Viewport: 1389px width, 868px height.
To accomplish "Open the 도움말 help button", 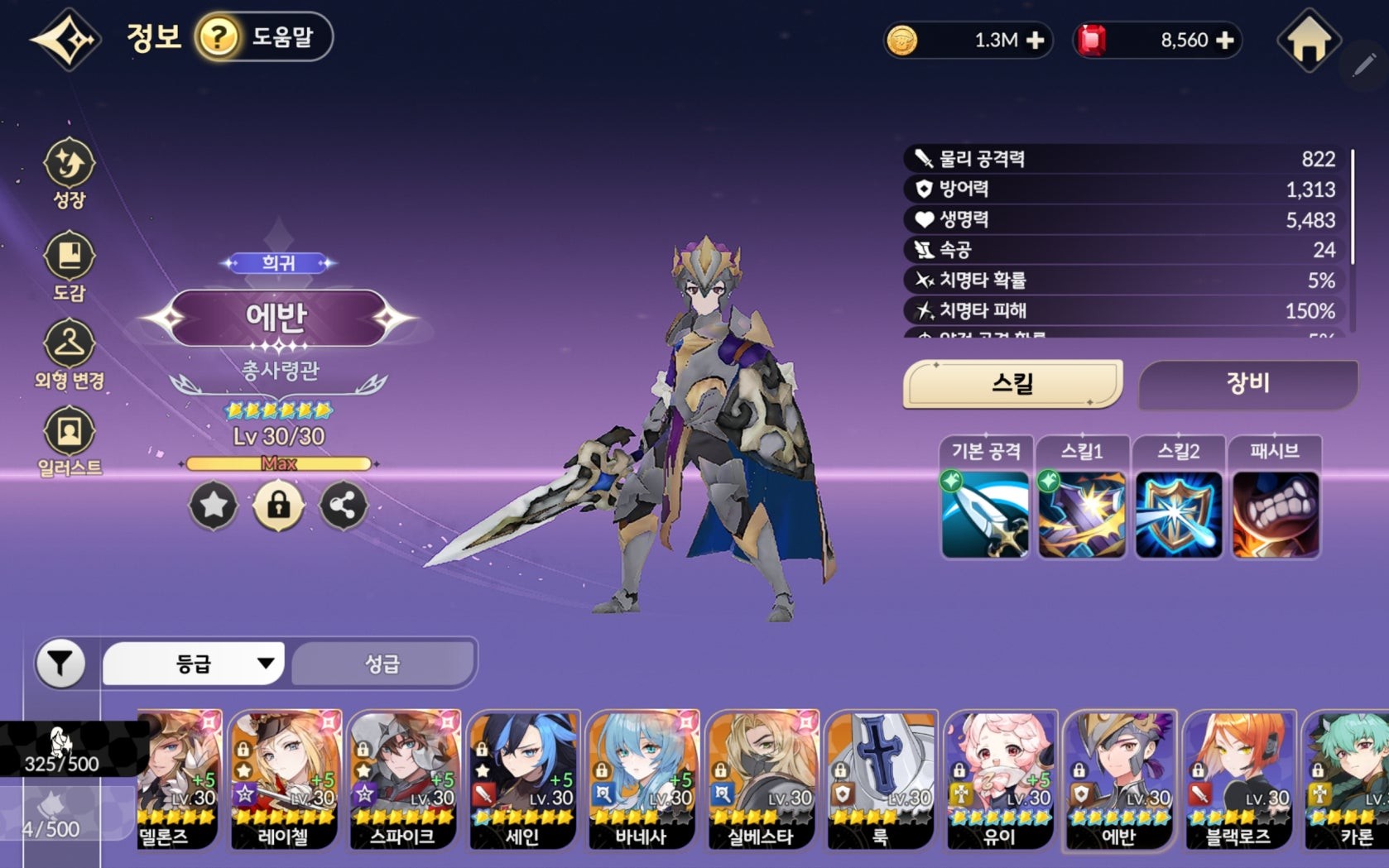I will tap(263, 37).
